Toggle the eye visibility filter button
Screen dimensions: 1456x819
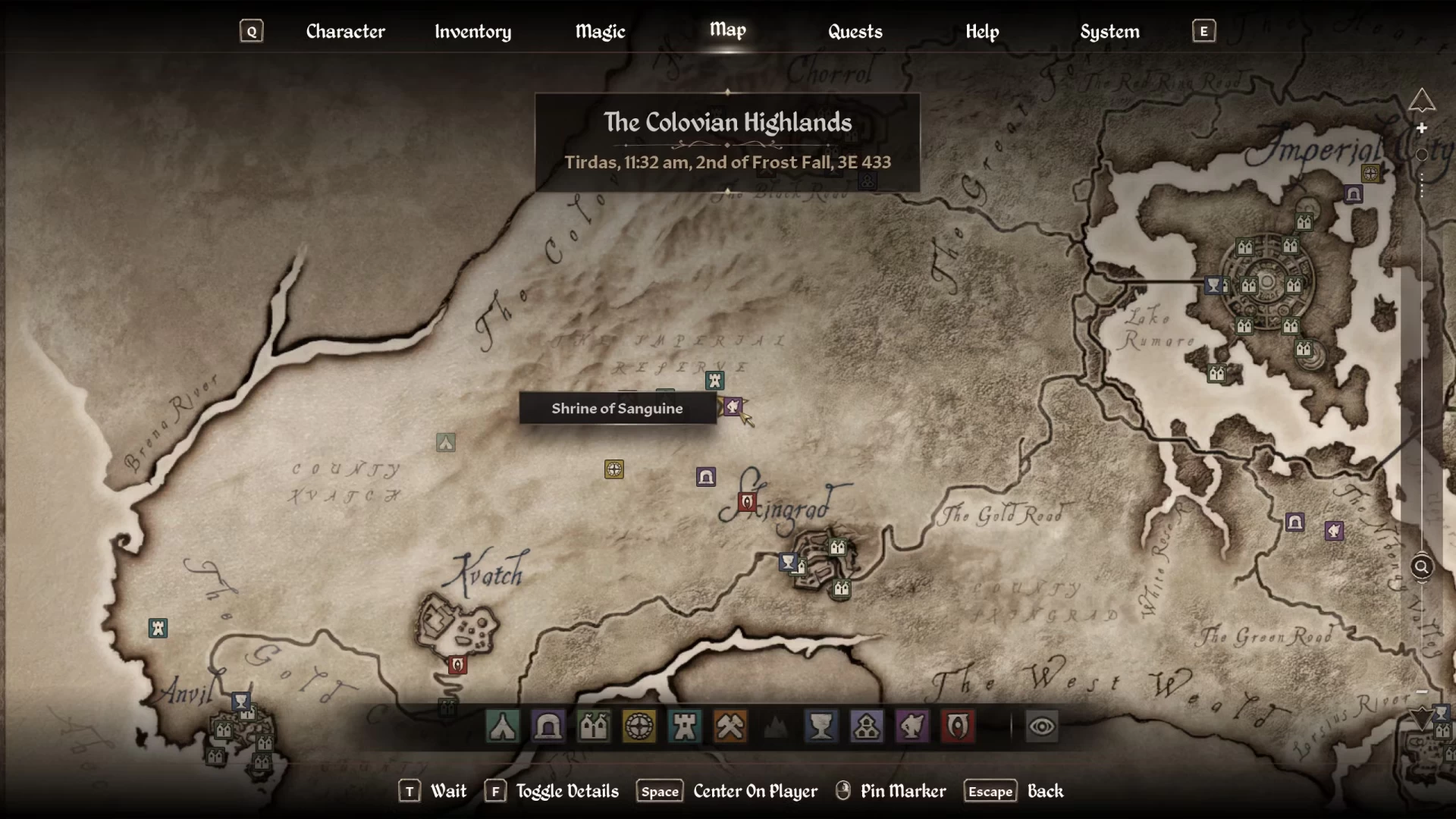tap(1042, 726)
